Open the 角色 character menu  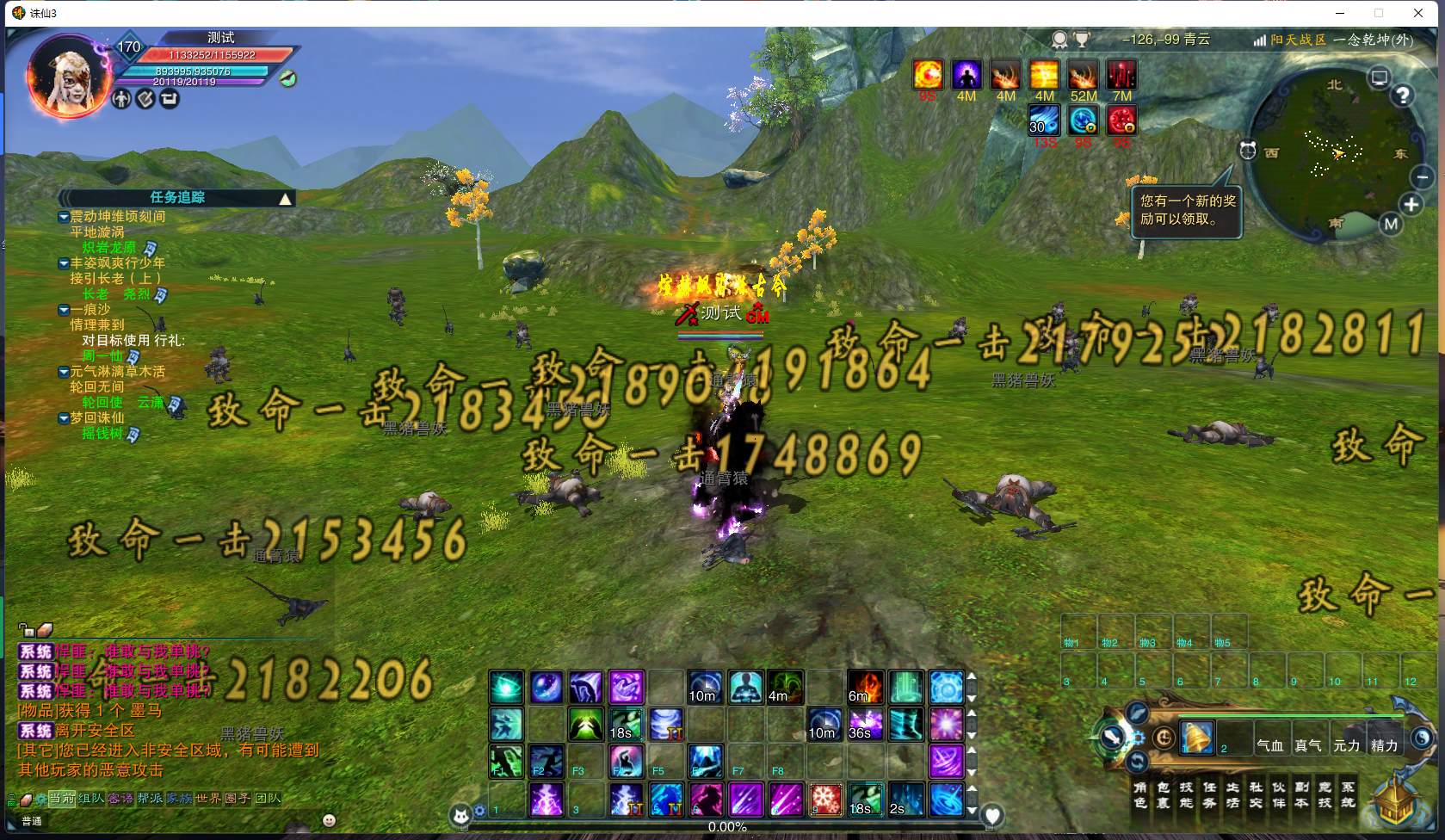click(x=1140, y=794)
